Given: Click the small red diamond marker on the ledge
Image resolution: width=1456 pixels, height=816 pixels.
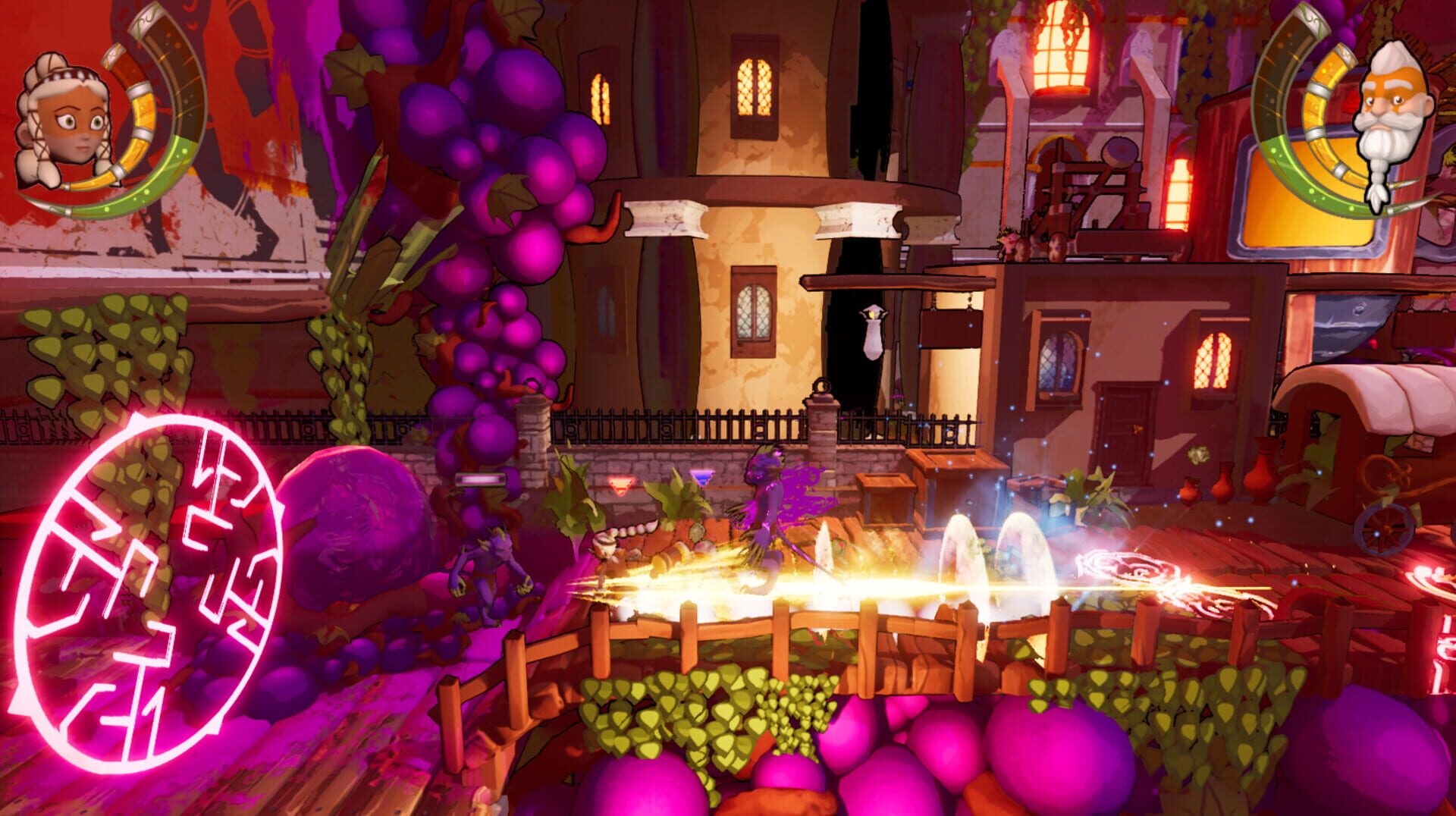Looking at the screenshot, I should [x=620, y=485].
